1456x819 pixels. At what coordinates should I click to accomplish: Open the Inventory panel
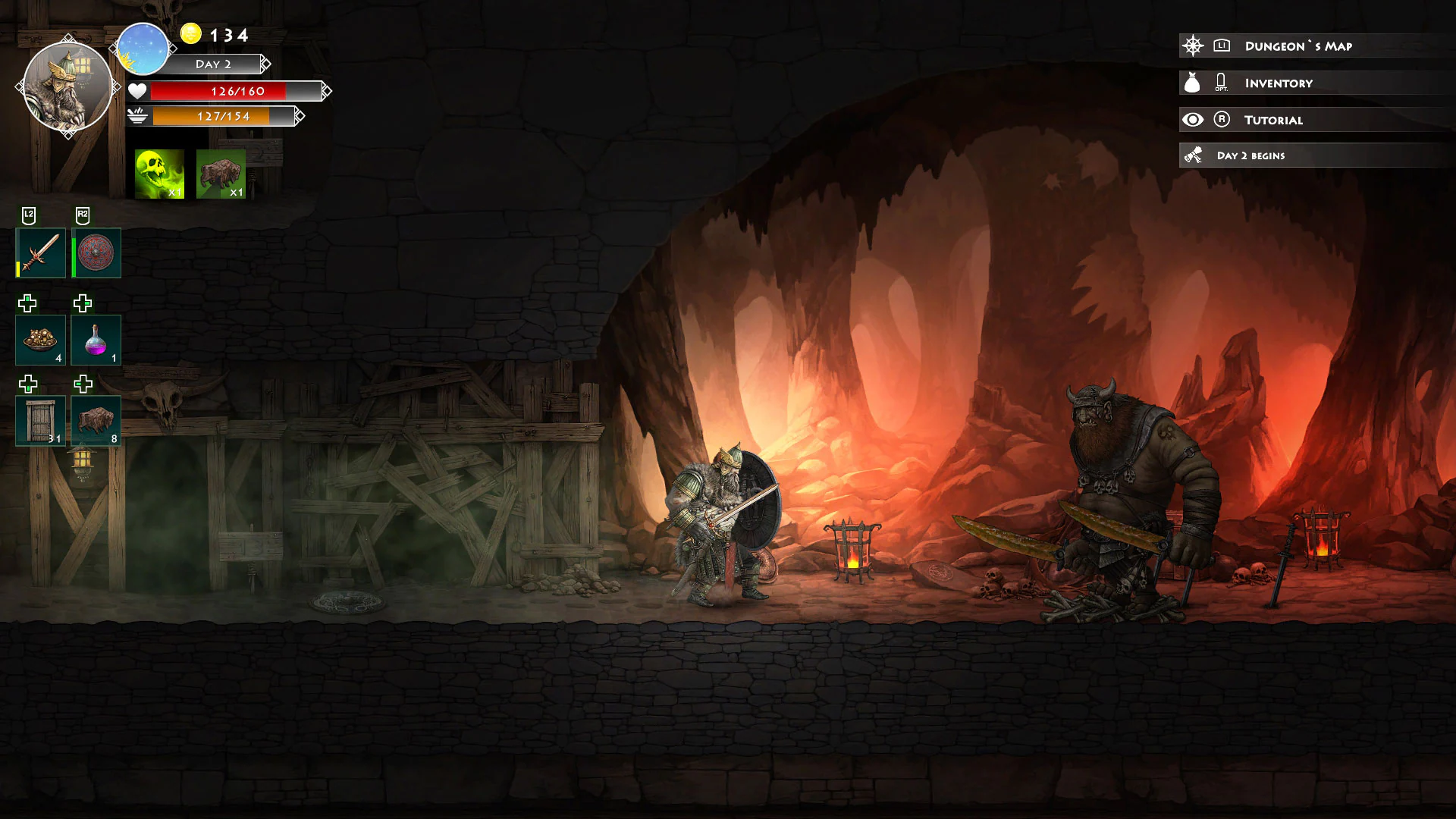(x=1278, y=83)
